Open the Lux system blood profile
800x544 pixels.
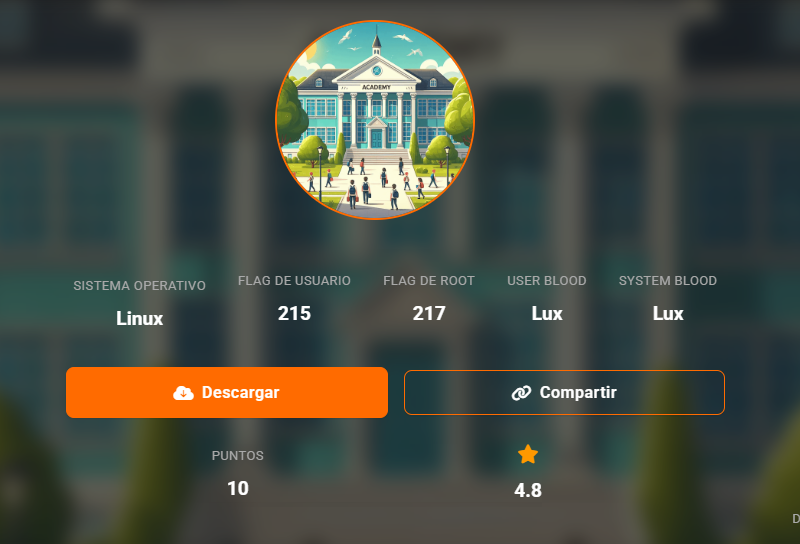point(668,314)
